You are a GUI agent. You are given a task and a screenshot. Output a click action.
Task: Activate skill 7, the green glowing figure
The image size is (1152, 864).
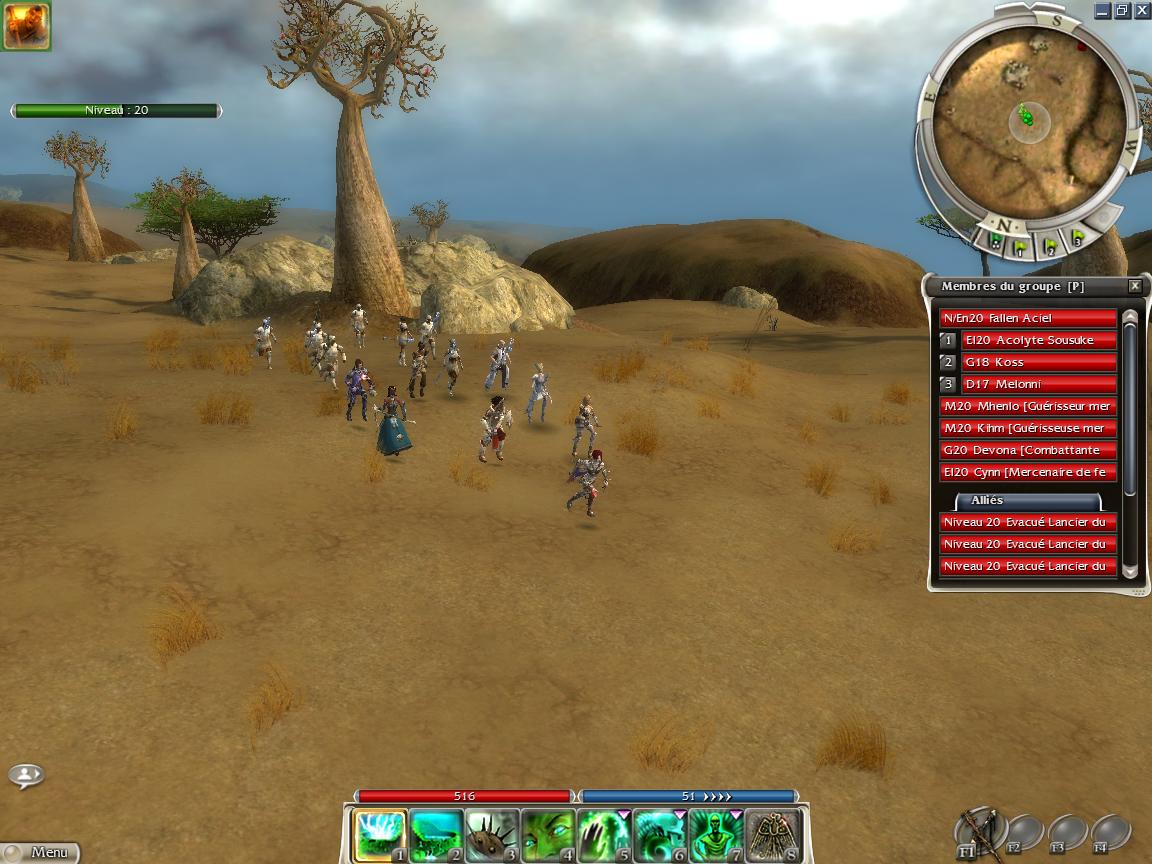click(x=717, y=835)
